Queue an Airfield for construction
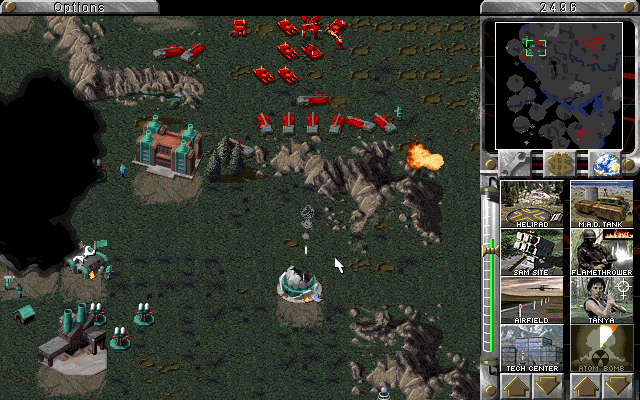 pyautogui.click(x=532, y=299)
